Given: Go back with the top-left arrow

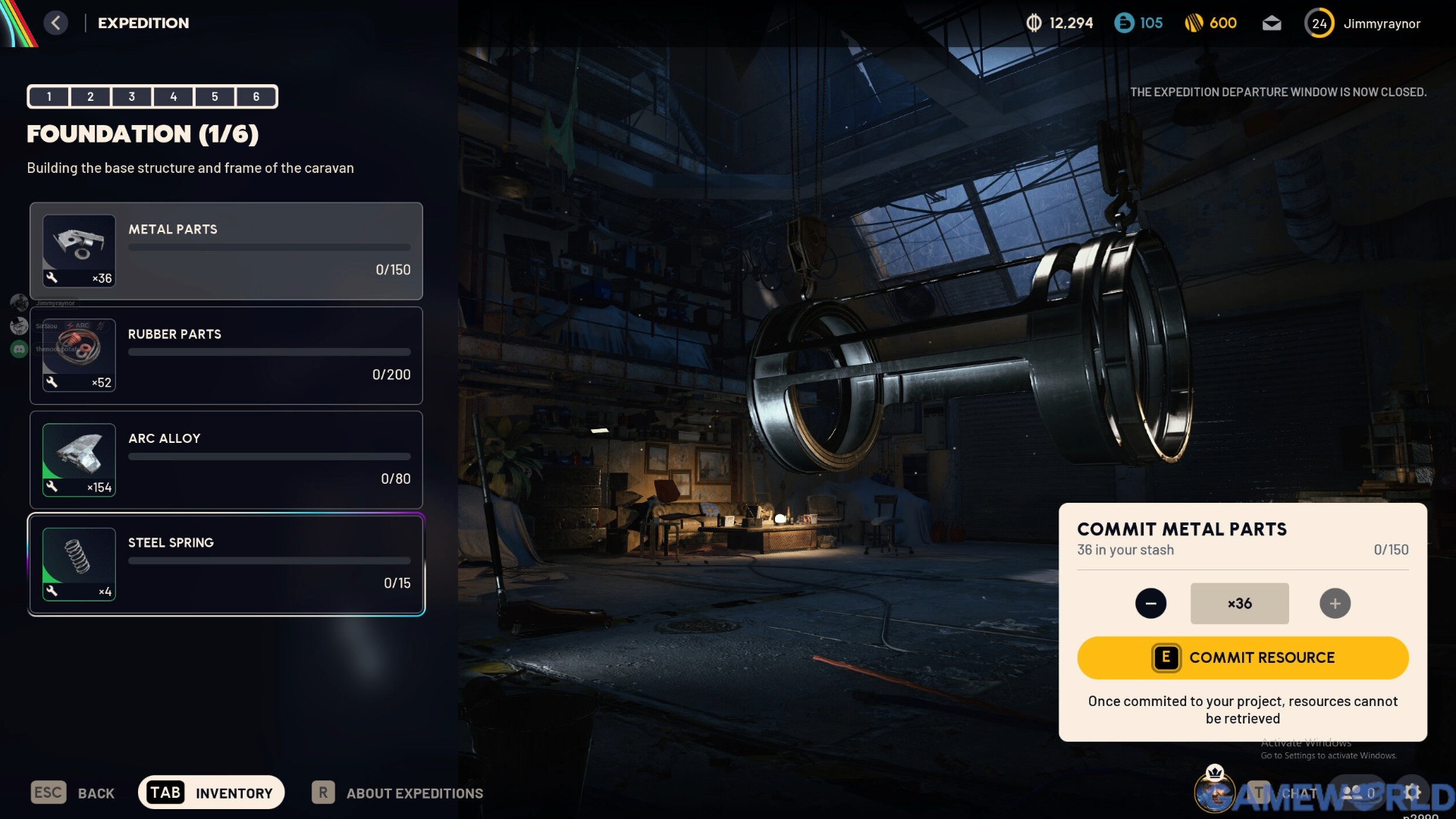Looking at the screenshot, I should [55, 23].
